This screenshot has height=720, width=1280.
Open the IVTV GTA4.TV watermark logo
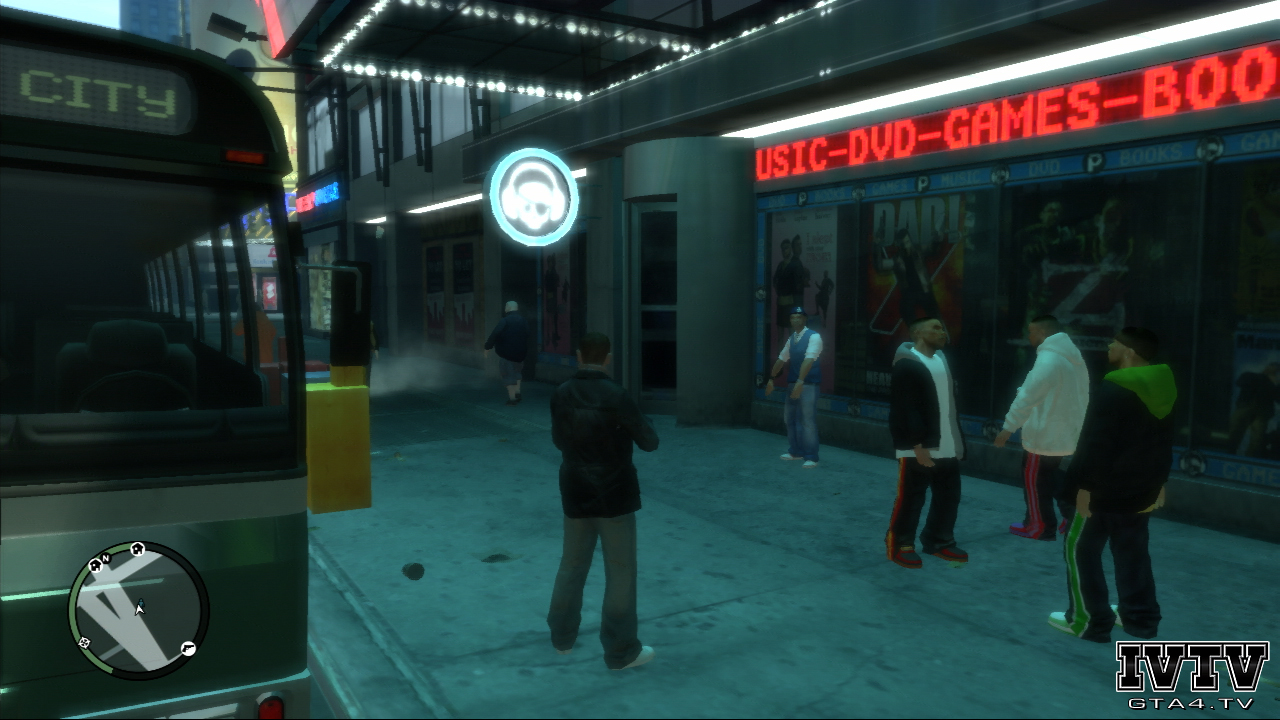point(1192,674)
